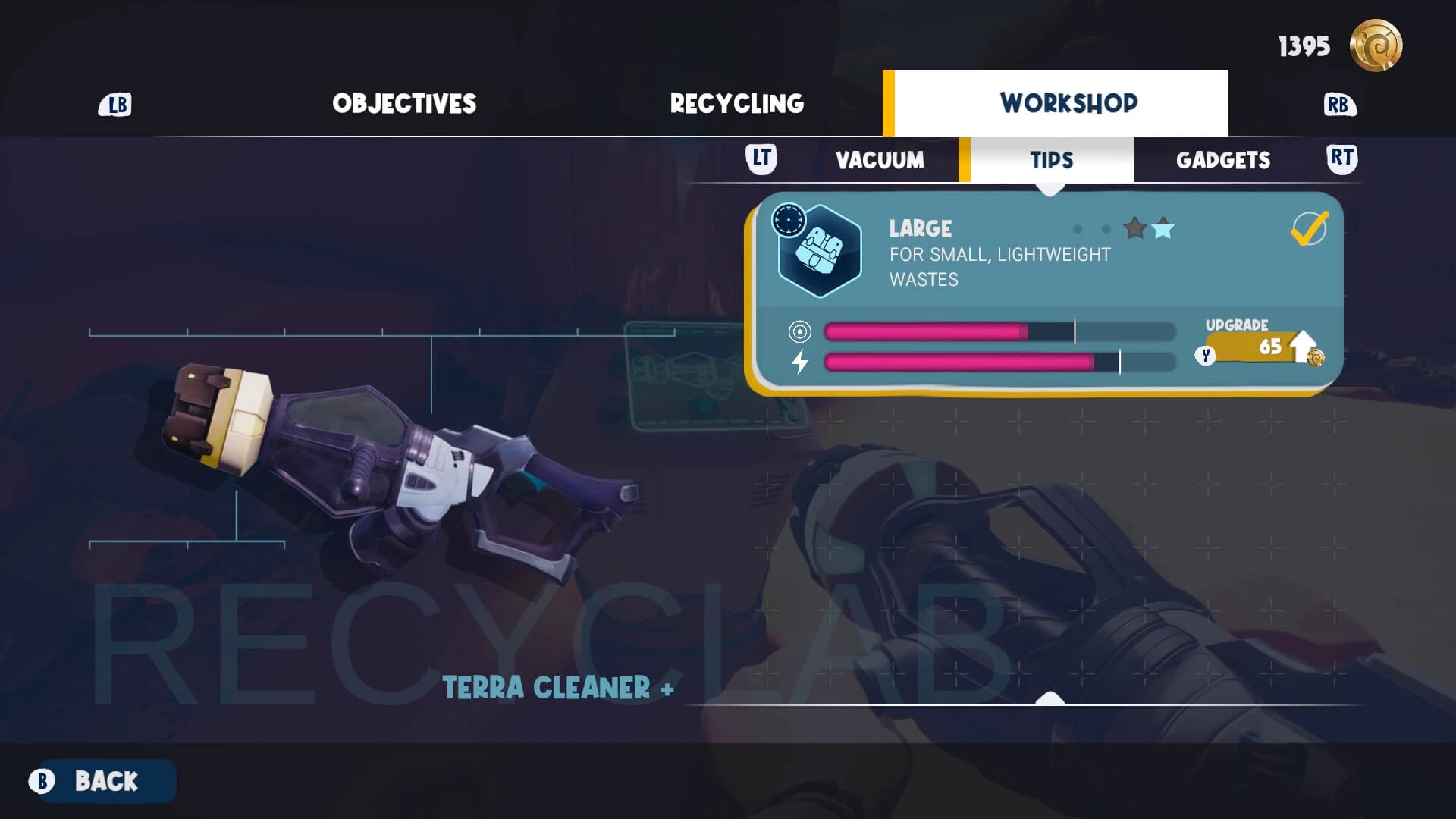1456x819 pixels.
Task: Click the suction power target icon
Action: pyautogui.click(x=799, y=331)
